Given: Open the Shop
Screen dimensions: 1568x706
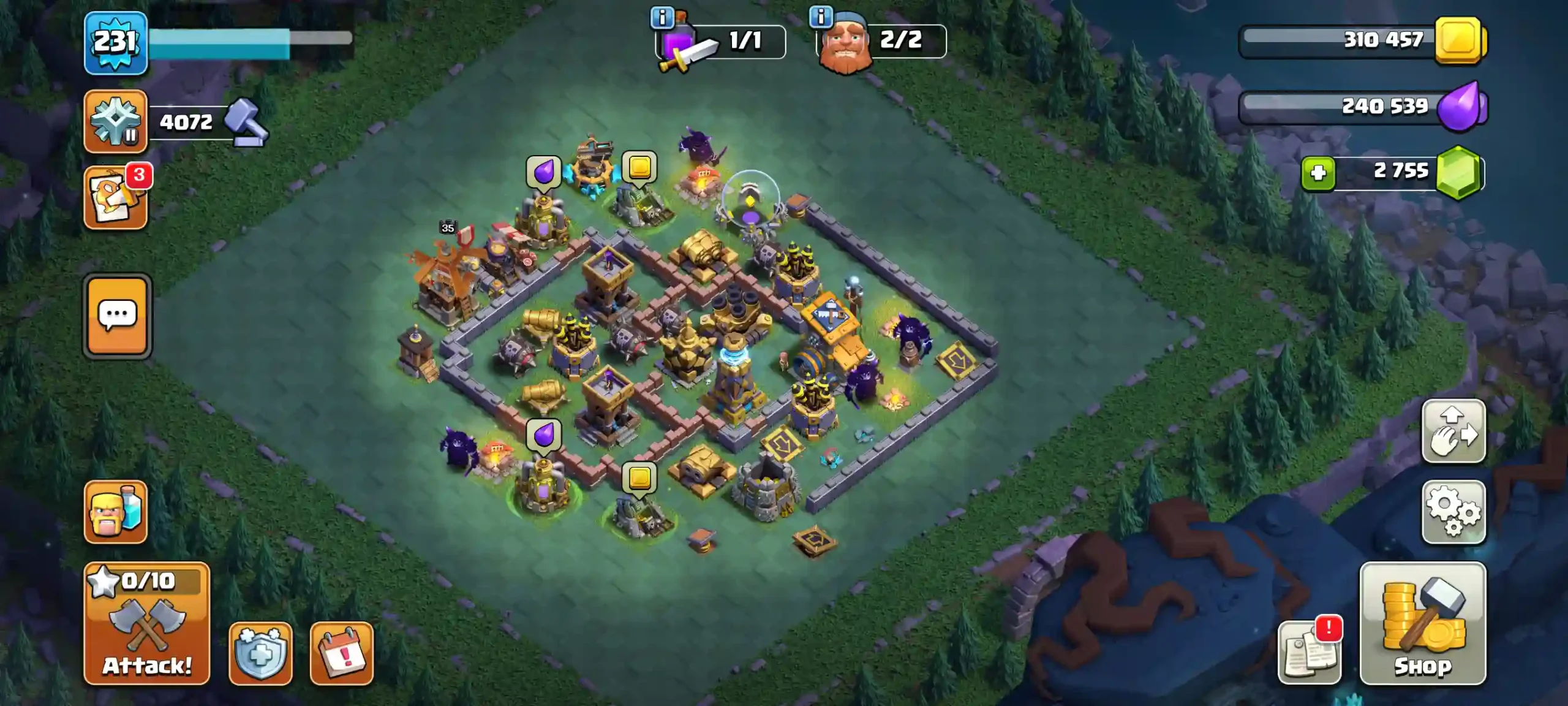Looking at the screenshot, I should tap(1422, 623).
